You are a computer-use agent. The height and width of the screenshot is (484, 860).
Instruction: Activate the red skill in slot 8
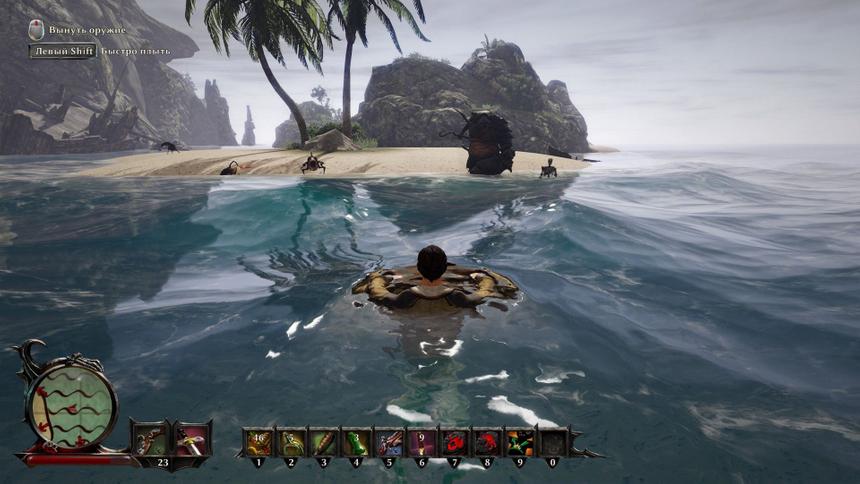[x=487, y=442]
